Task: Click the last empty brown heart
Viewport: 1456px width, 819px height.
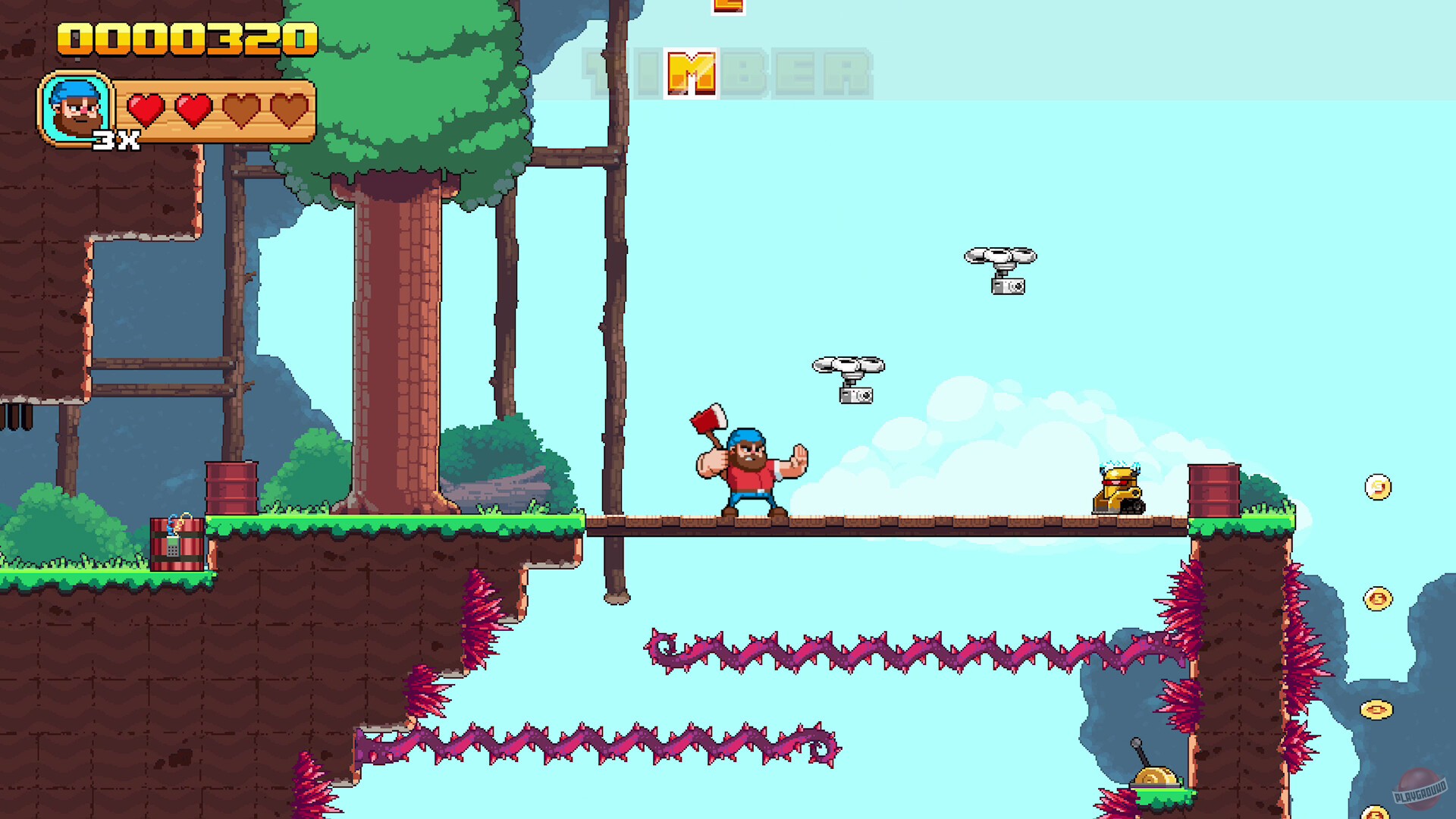Action: click(289, 108)
